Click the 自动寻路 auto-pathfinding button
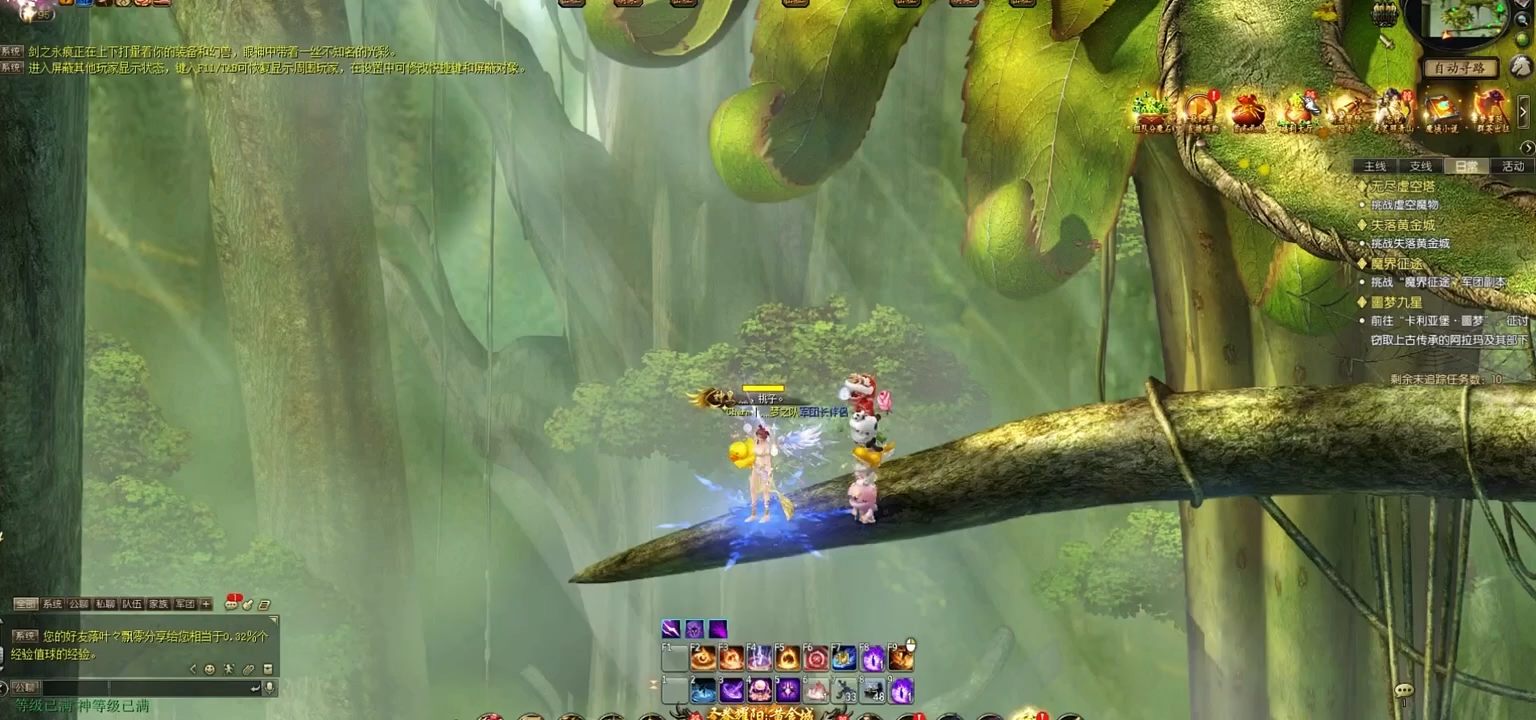The width and height of the screenshot is (1536, 720). tap(1461, 68)
